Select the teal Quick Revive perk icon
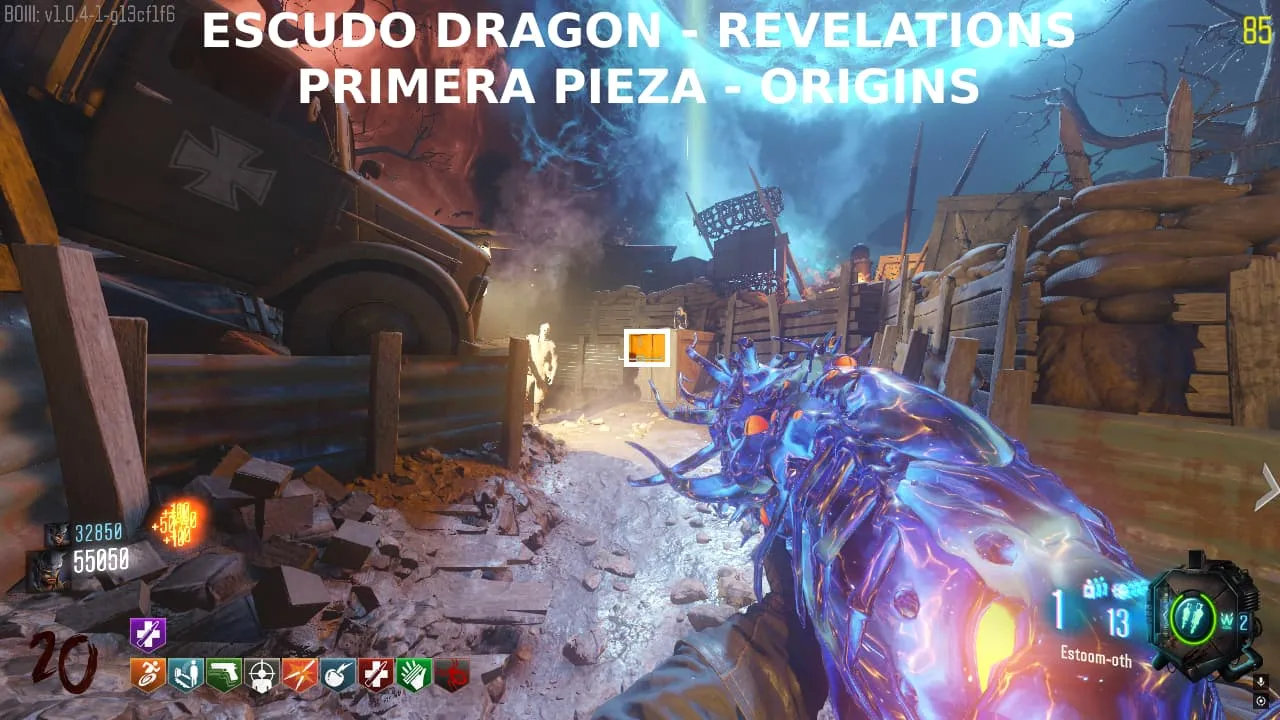Viewport: 1280px width, 720px height. (185, 675)
